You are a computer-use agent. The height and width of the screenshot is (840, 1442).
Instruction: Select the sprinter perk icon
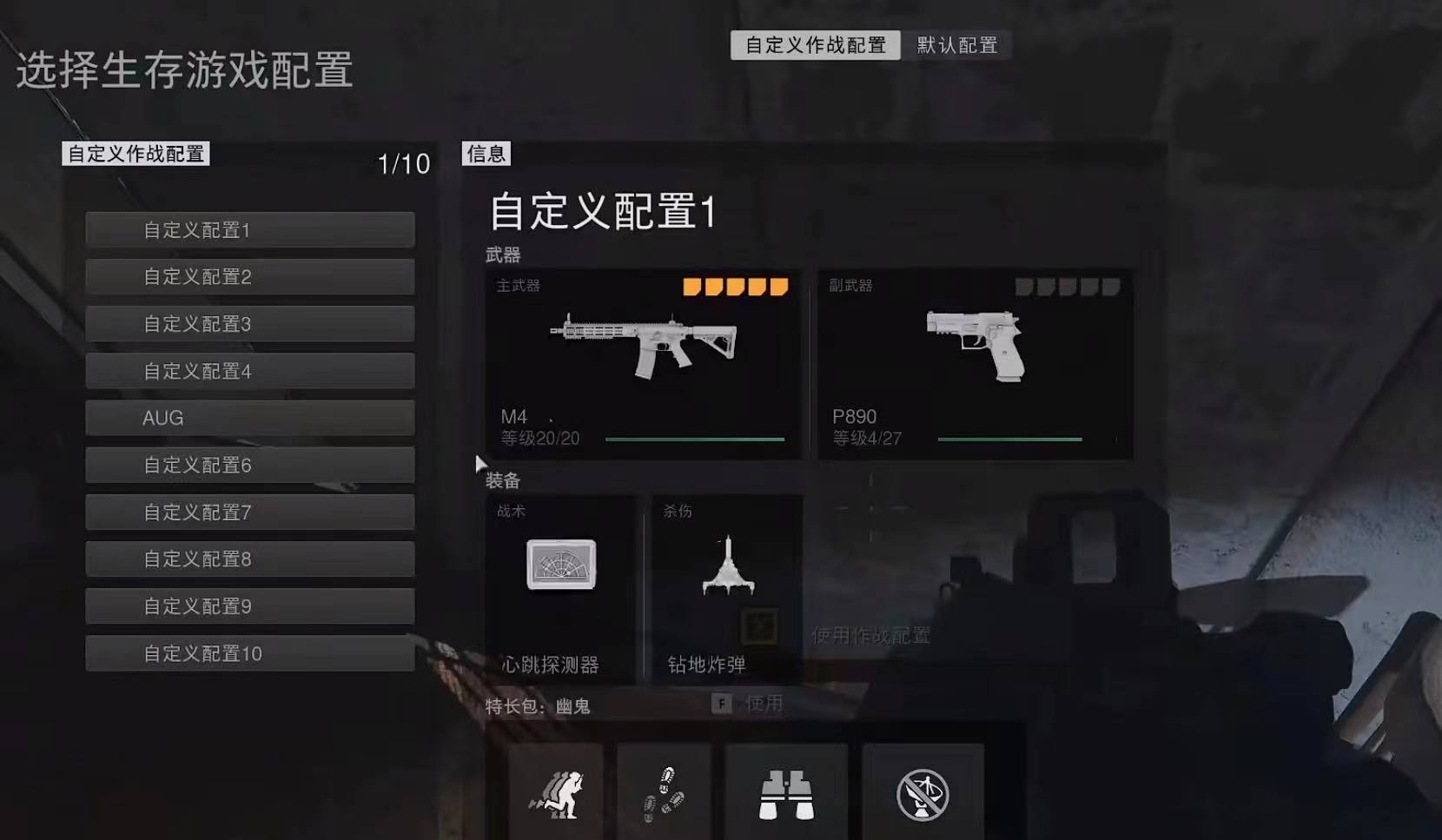pos(556,792)
